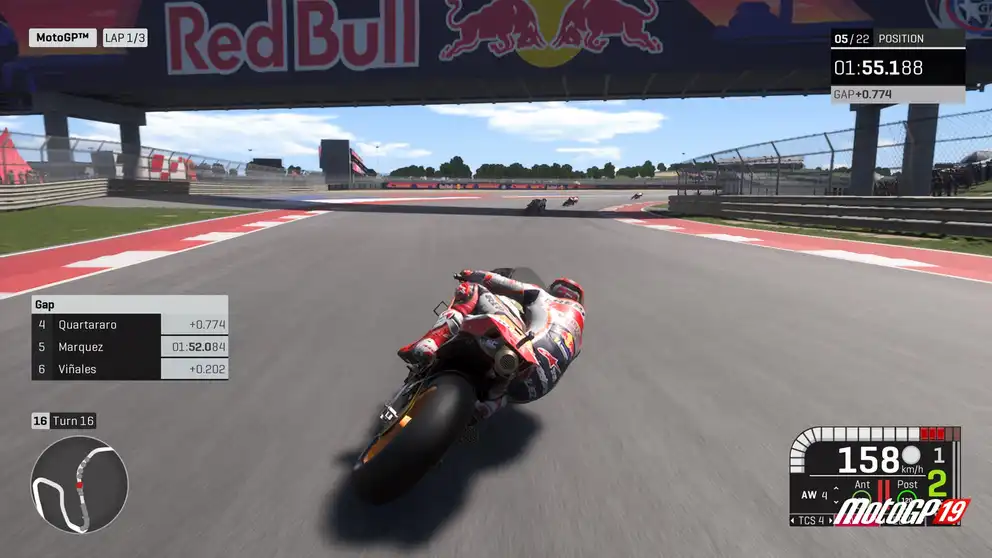Select Quartararo's row in the Gap list
The image size is (992, 558).
[x=129, y=324]
